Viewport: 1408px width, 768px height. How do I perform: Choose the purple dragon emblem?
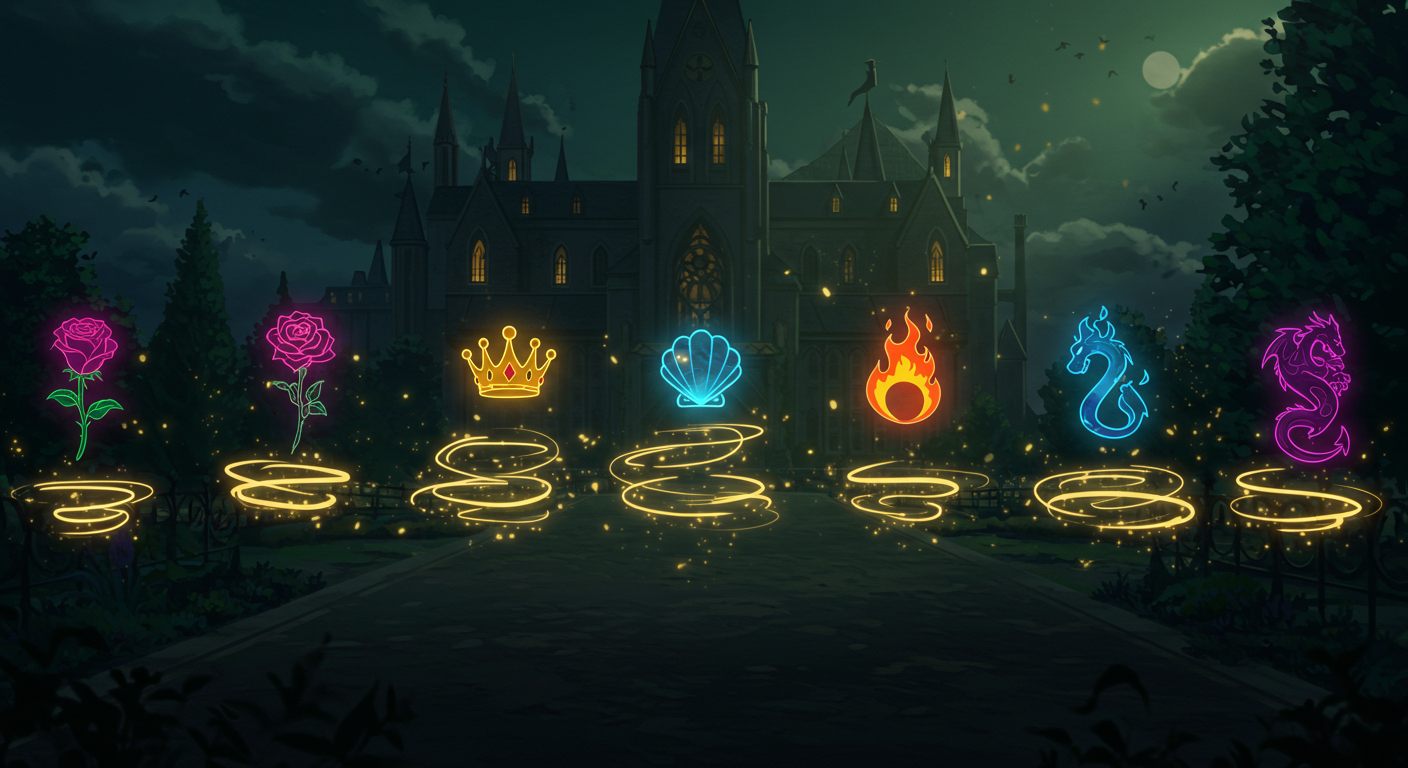click(1306, 386)
